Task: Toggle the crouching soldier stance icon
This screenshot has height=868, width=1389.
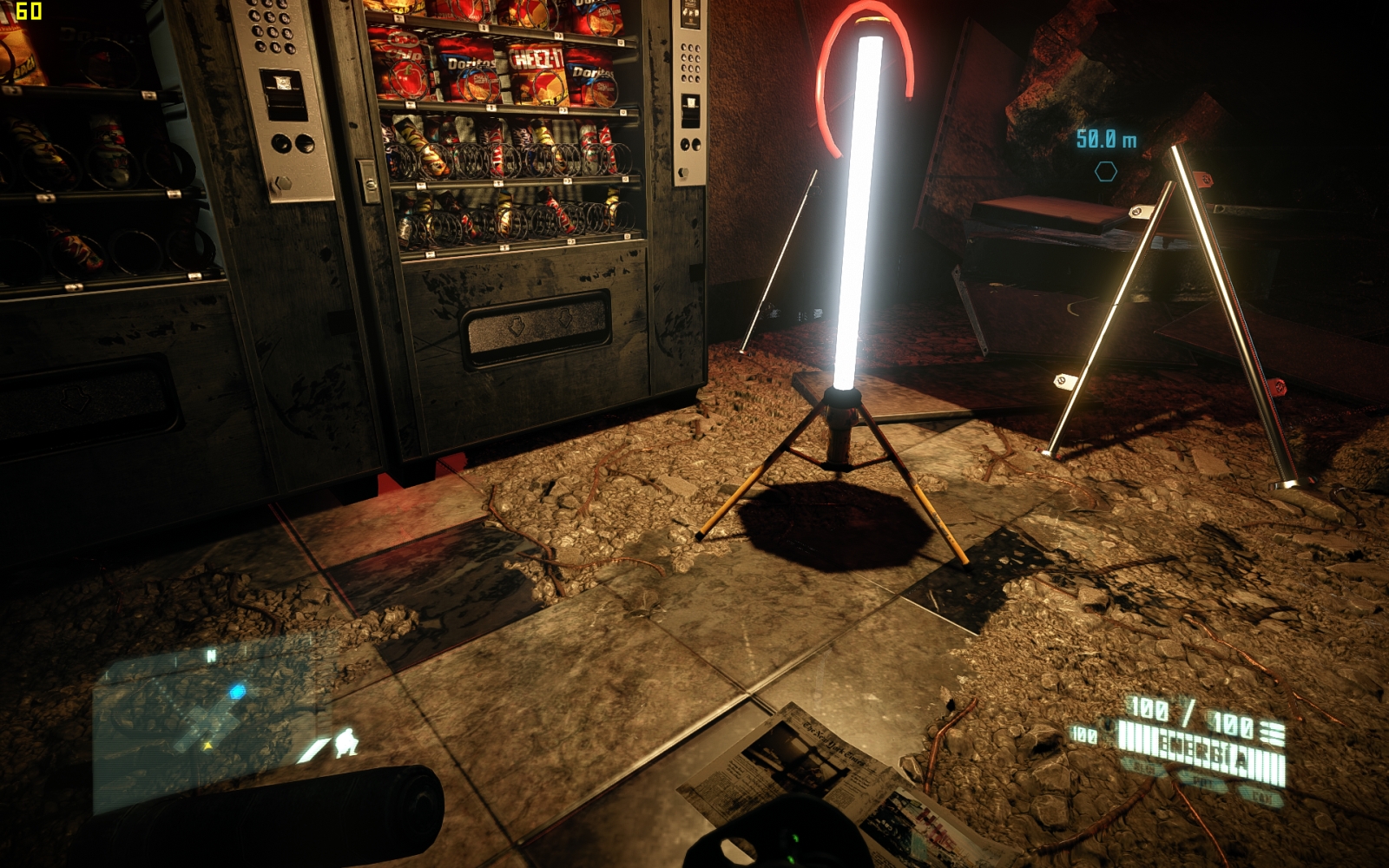Action: click(x=346, y=743)
